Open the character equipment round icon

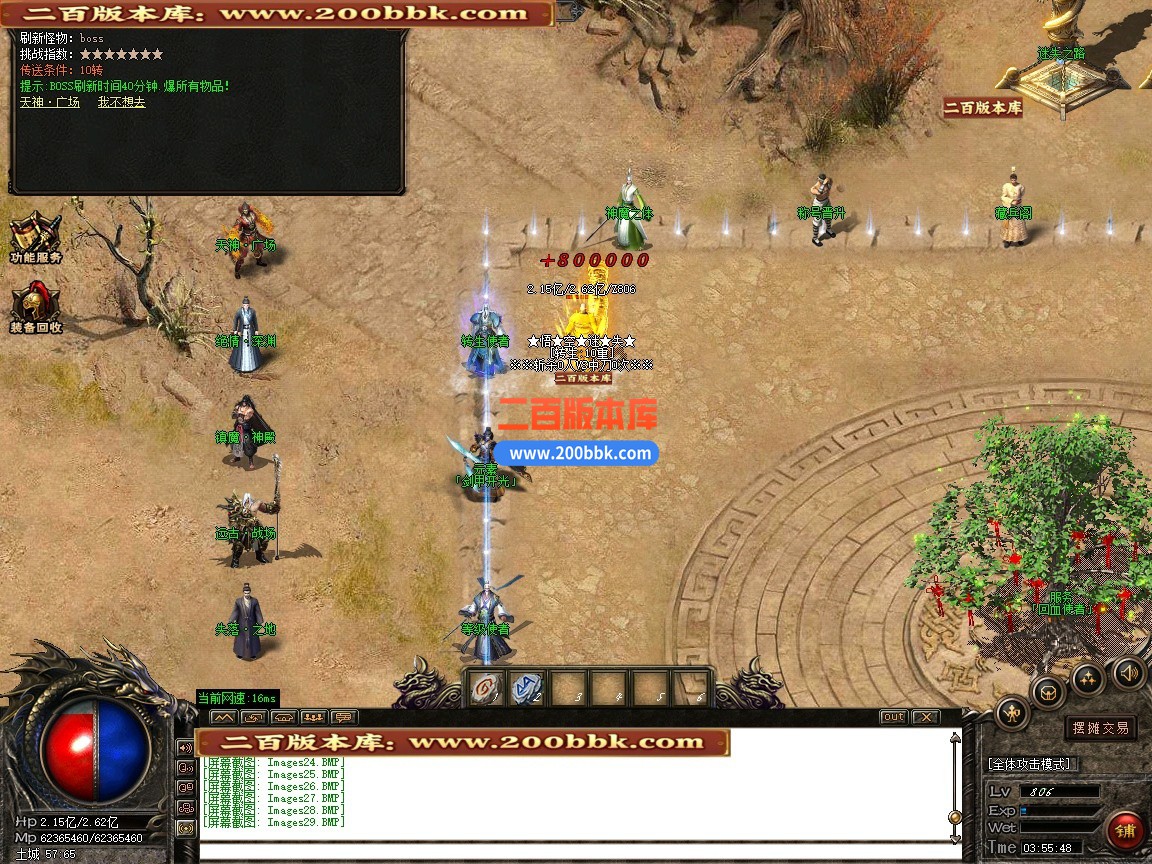point(1012,712)
